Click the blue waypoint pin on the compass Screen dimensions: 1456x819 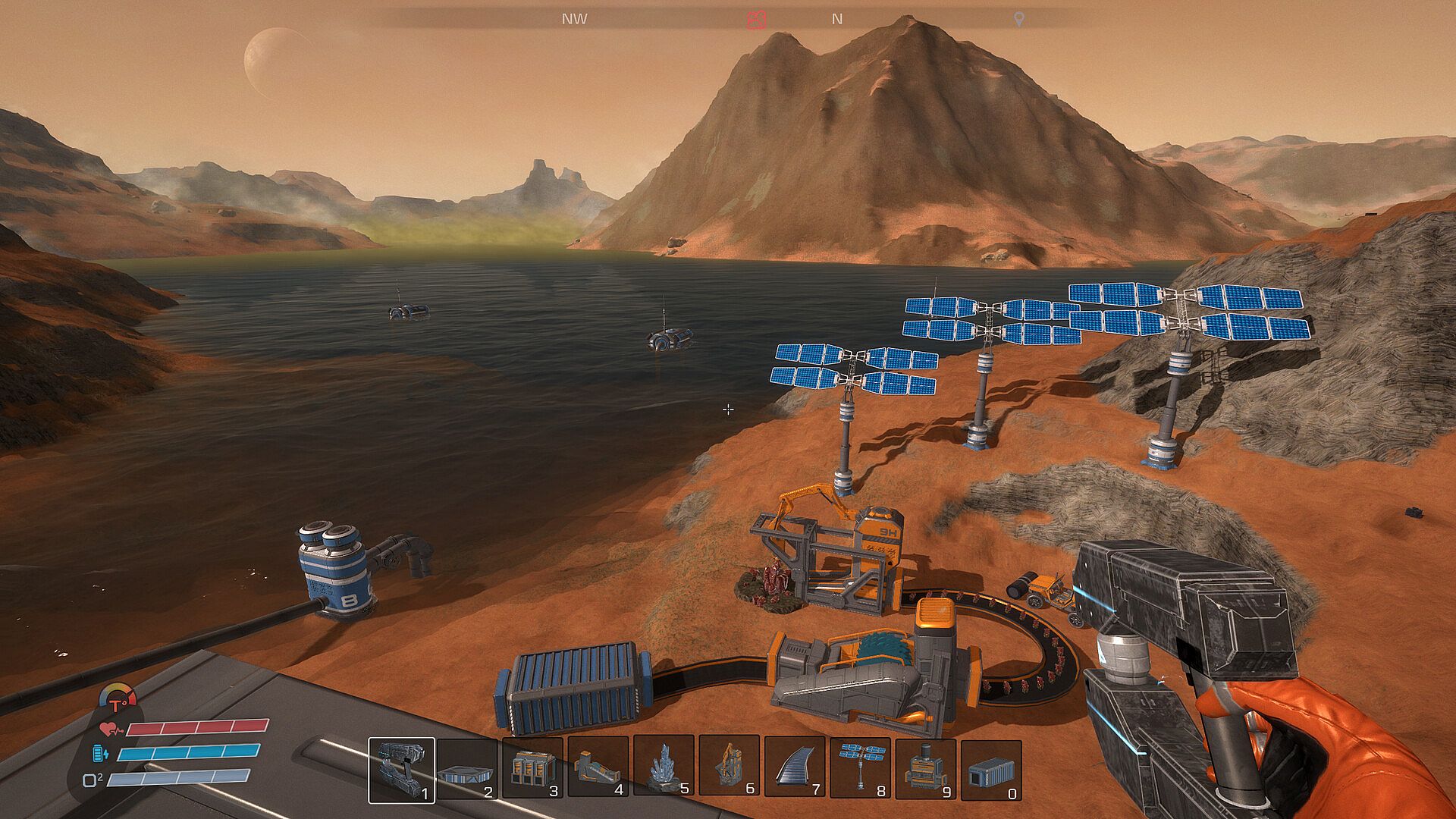click(1019, 20)
